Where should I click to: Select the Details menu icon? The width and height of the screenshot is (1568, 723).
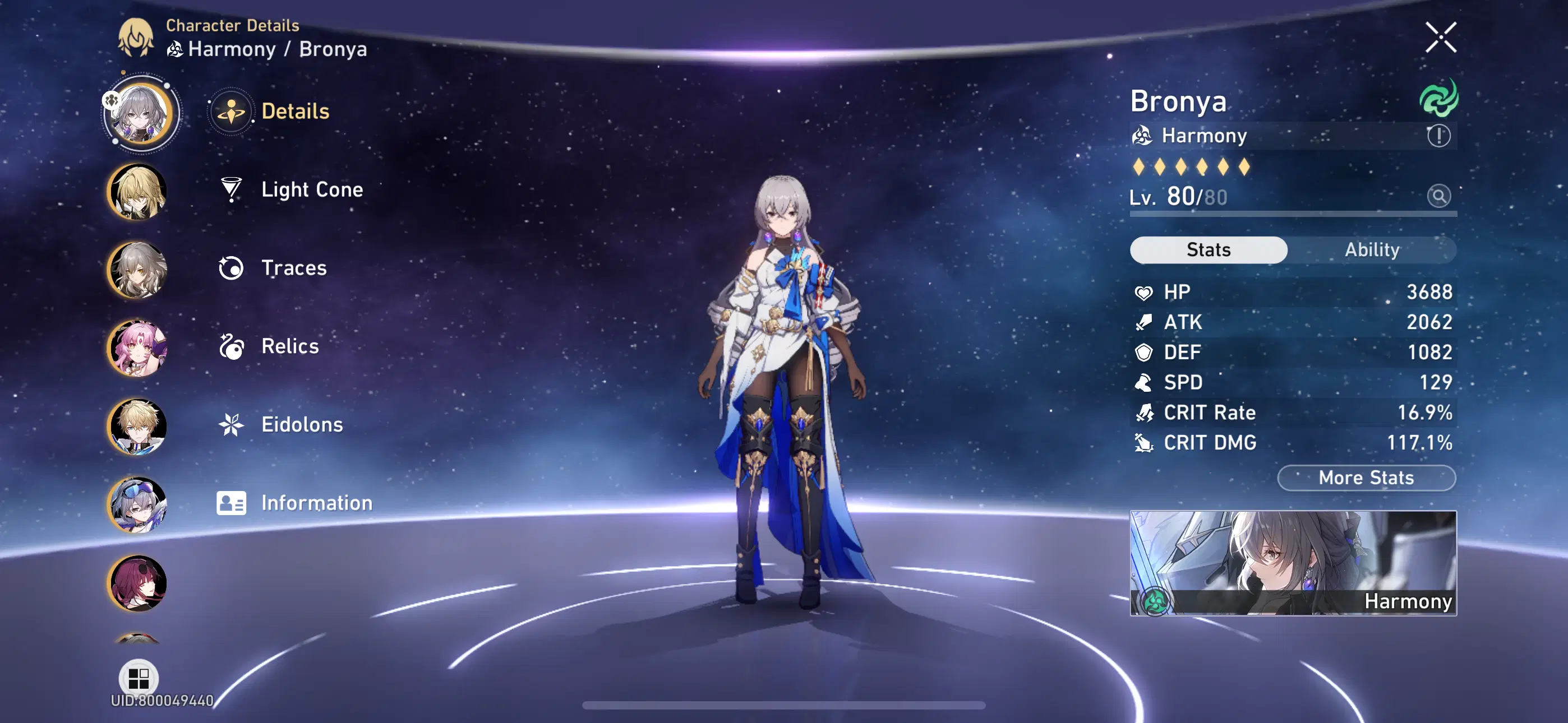[230, 111]
